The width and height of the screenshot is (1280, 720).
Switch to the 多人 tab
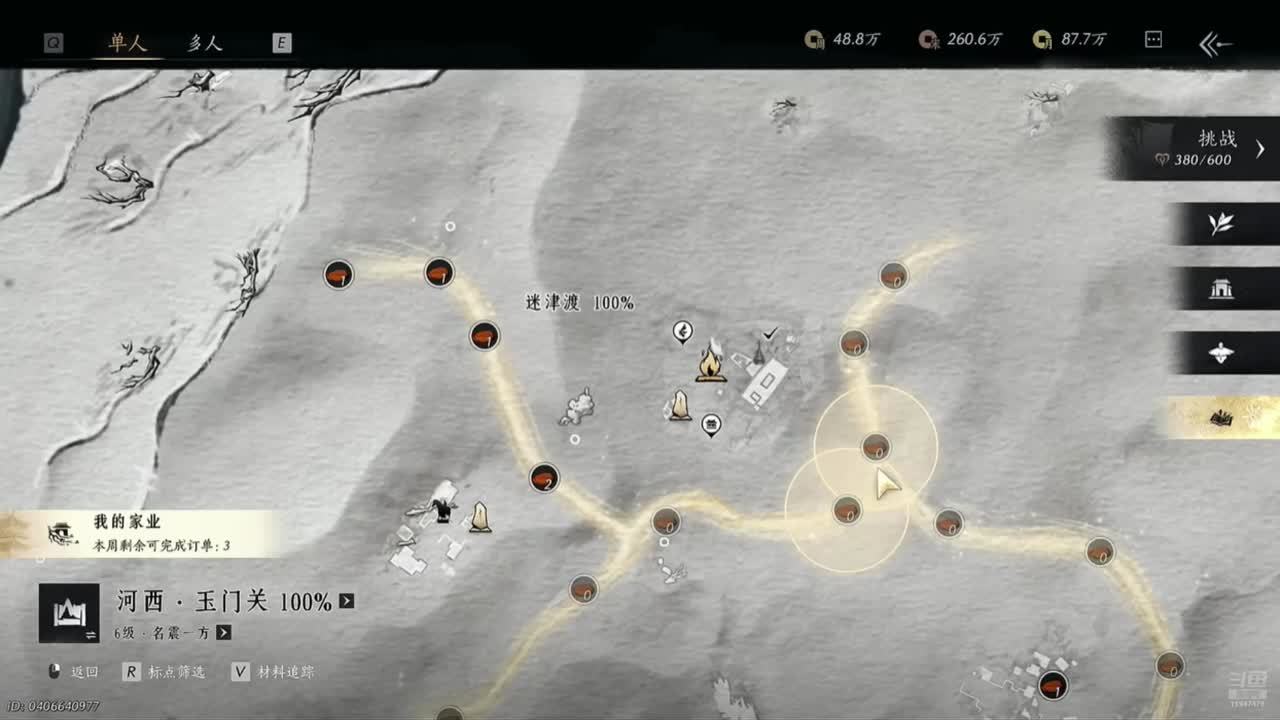(x=205, y=42)
